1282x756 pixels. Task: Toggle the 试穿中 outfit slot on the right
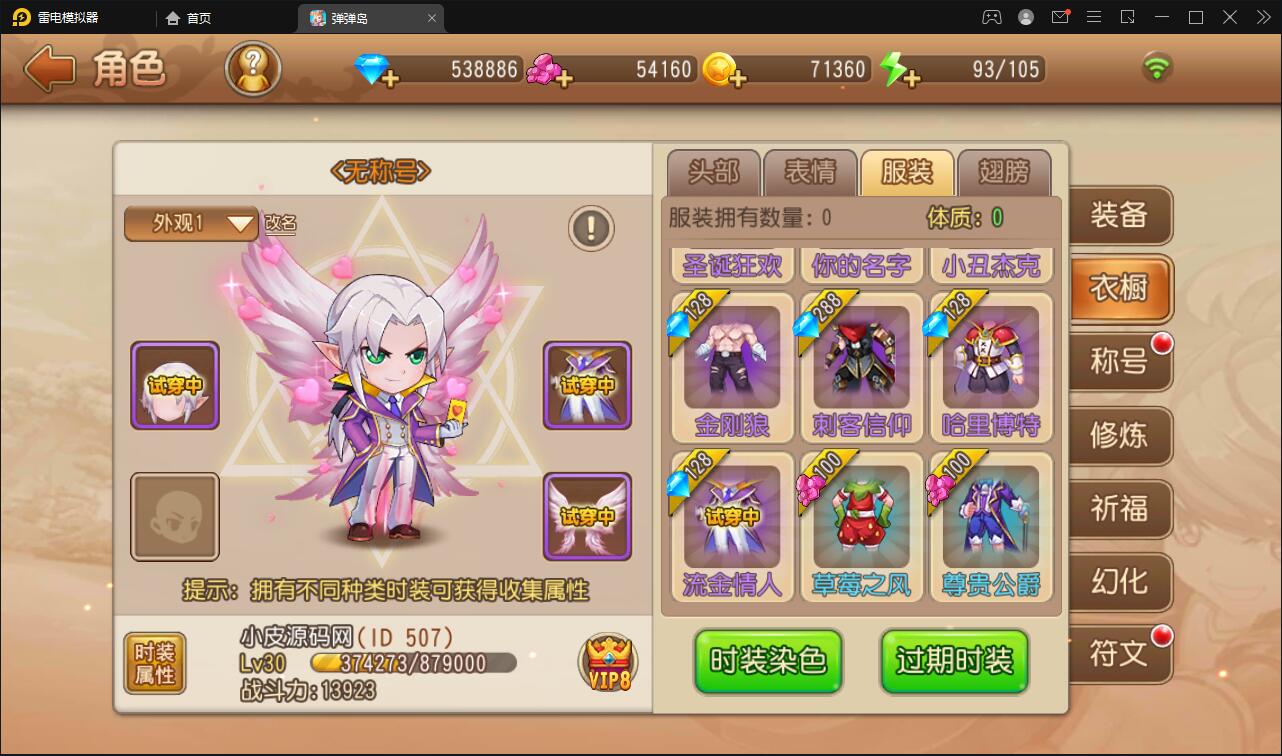pyautogui.click(x=587, y=386)
